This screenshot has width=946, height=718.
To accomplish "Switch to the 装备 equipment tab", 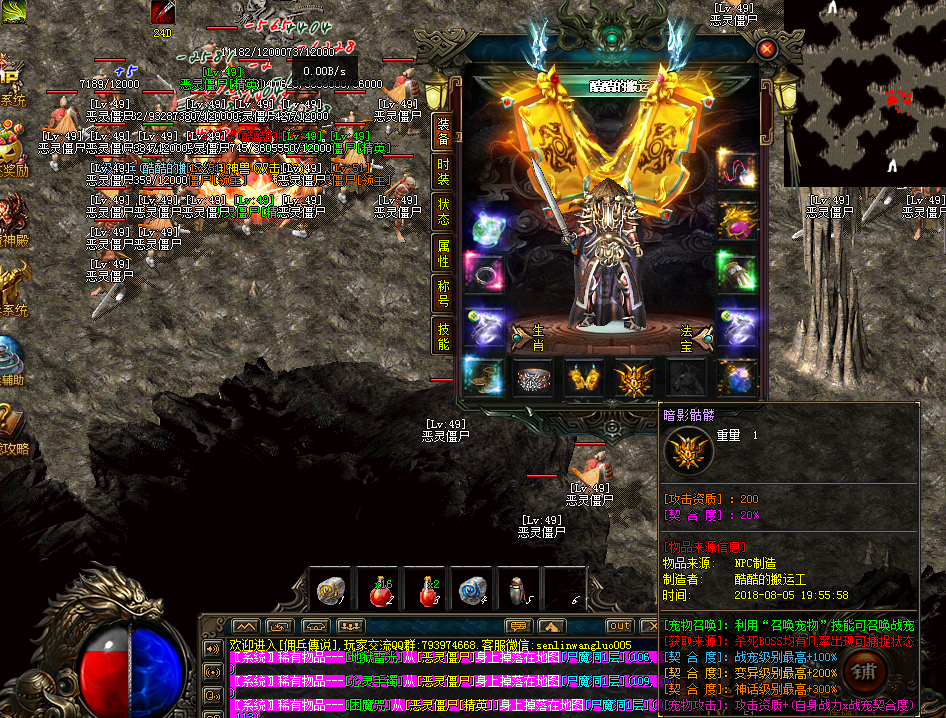I will click(442, 132).
